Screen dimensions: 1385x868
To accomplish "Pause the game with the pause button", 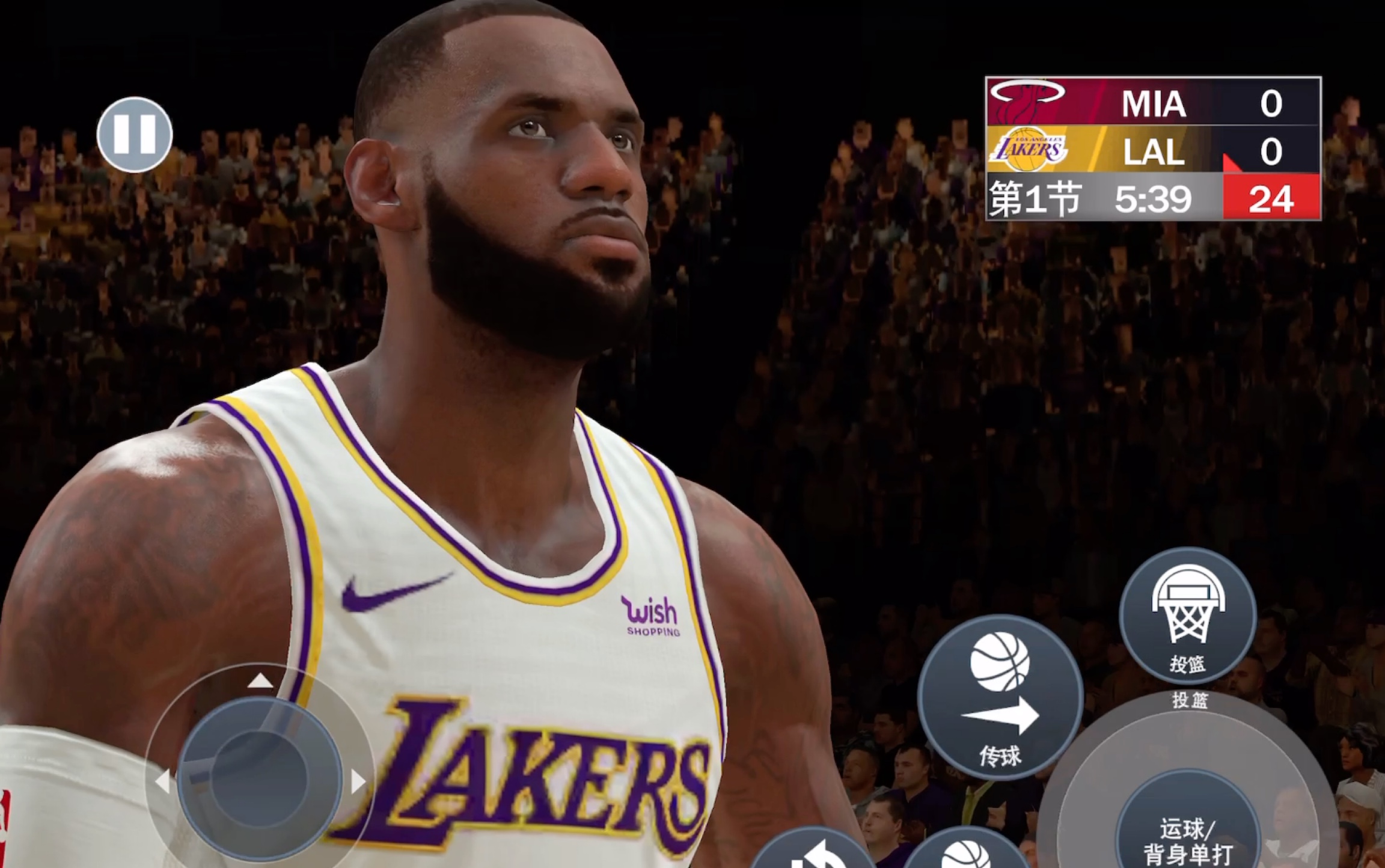I will click(x=135, y=135).
